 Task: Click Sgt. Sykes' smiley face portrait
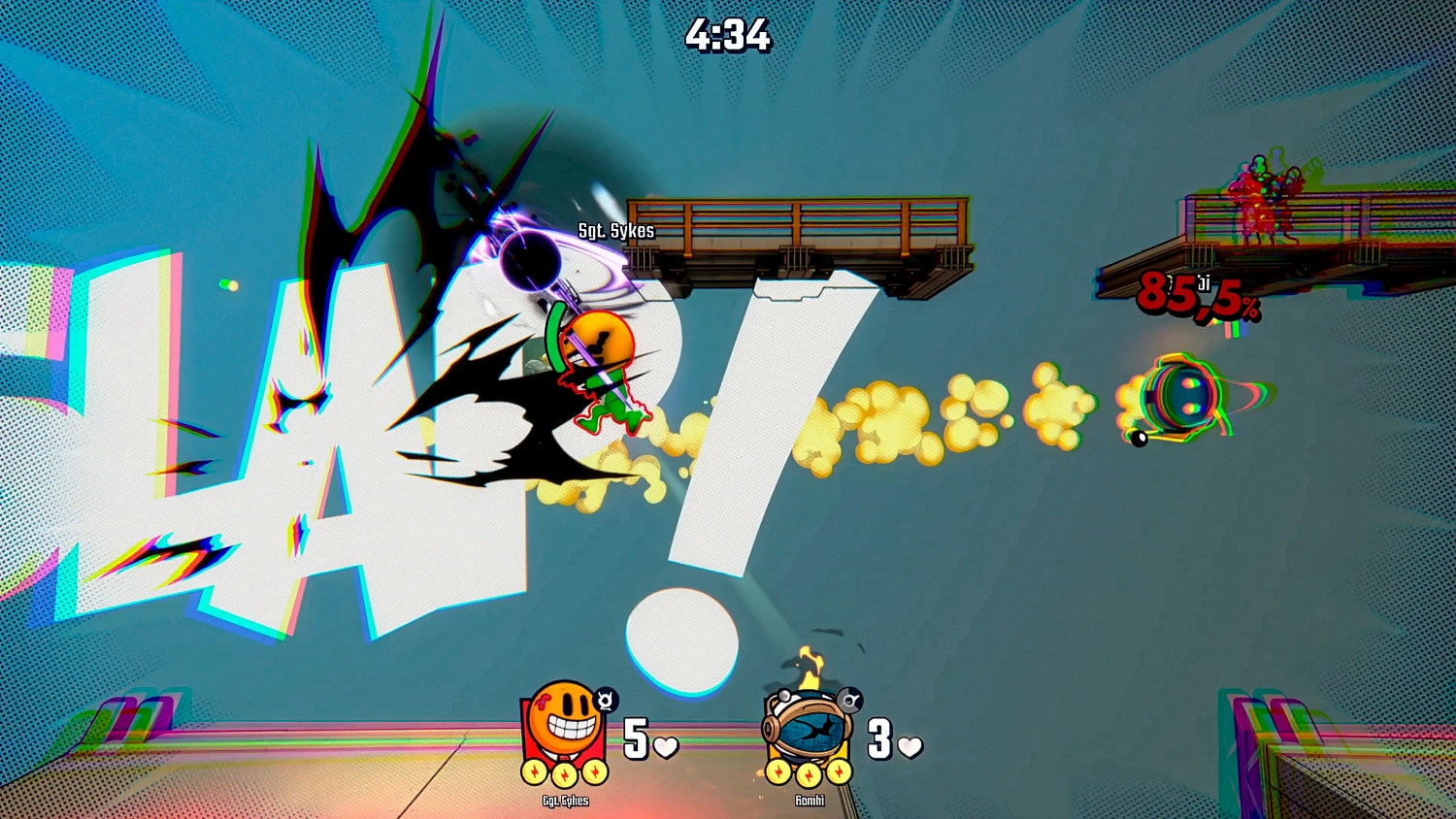click(x=564, y=724)
